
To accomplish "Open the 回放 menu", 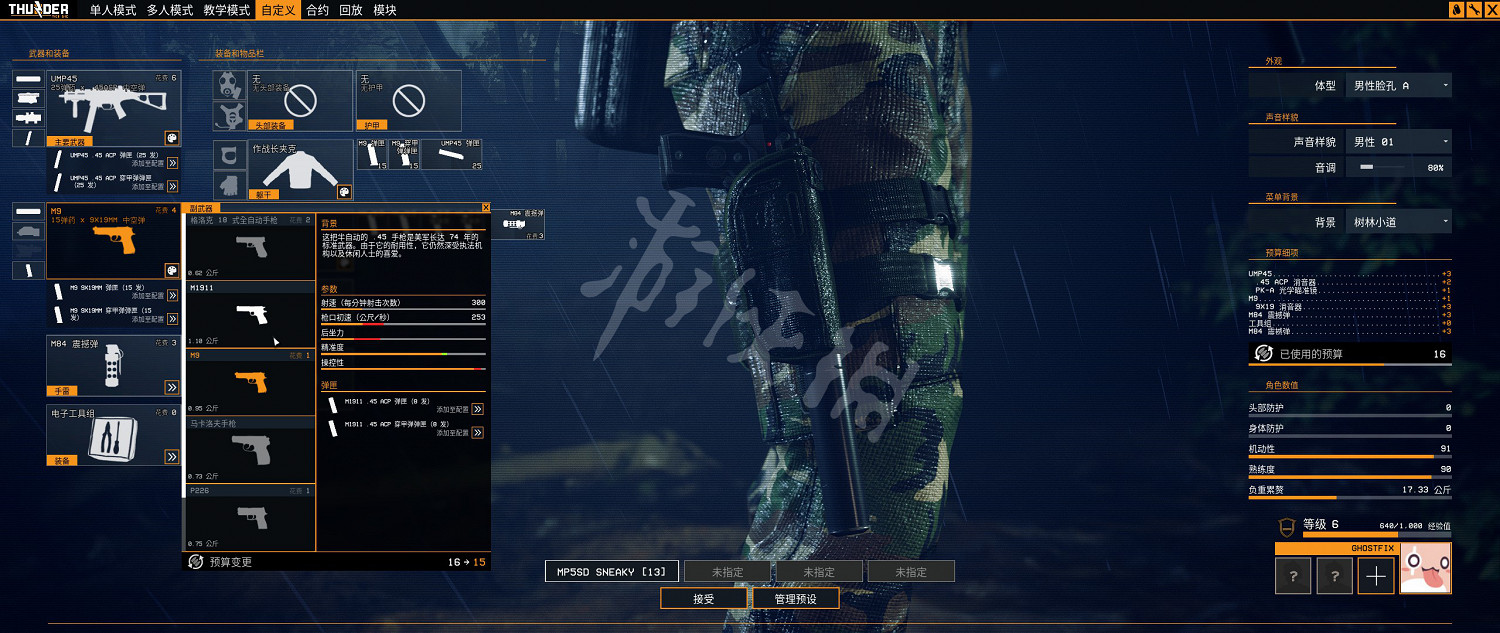I will click(x=351, y=10).
